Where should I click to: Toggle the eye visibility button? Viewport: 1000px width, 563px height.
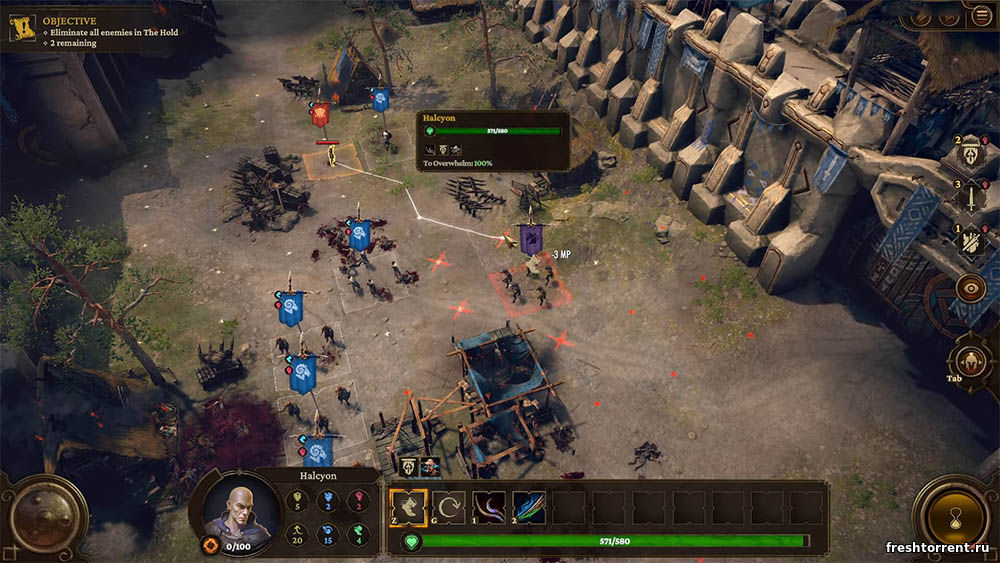coord(970,289)
